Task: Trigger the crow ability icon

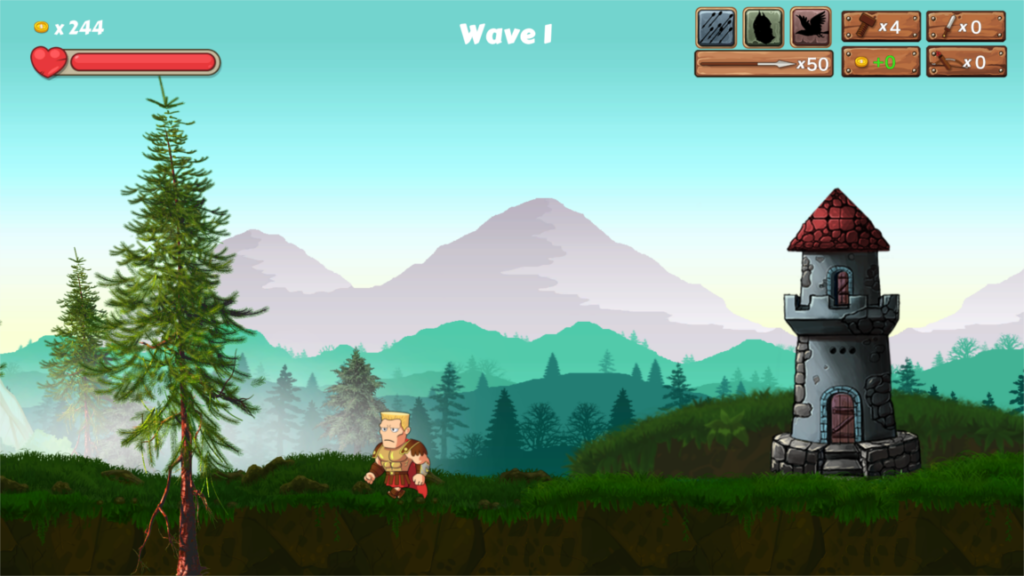Action: [810, 27]
